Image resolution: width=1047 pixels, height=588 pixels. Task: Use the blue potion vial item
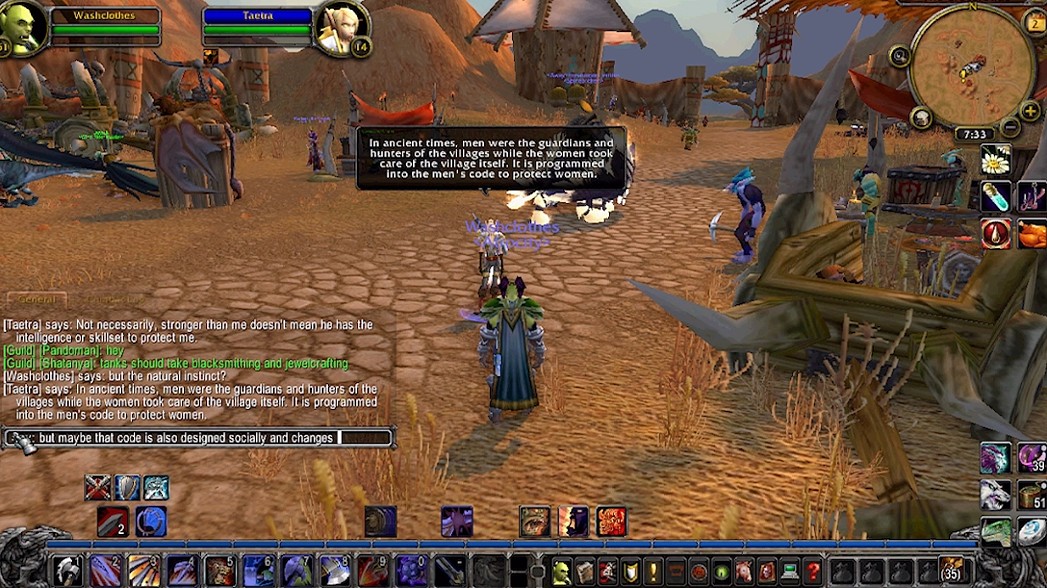pyautogui.click(x=995, y=197)
